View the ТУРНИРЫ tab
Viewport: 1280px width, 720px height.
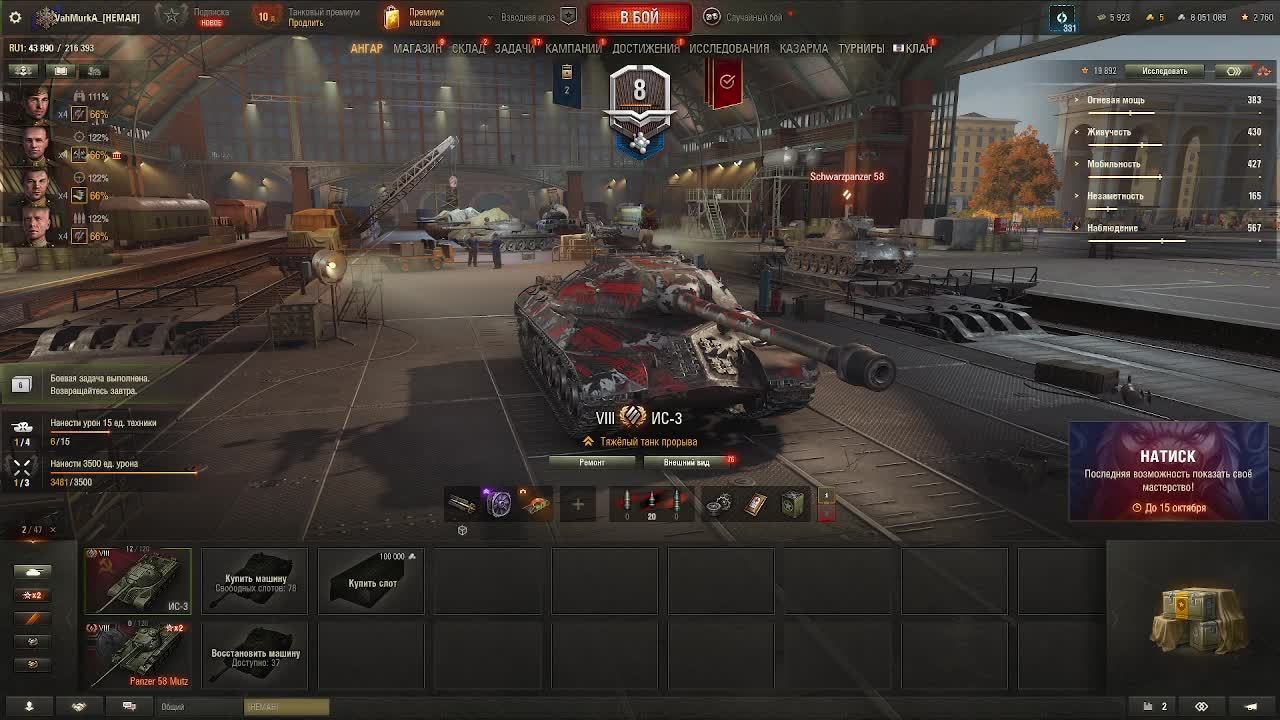(x=860, y=48)
